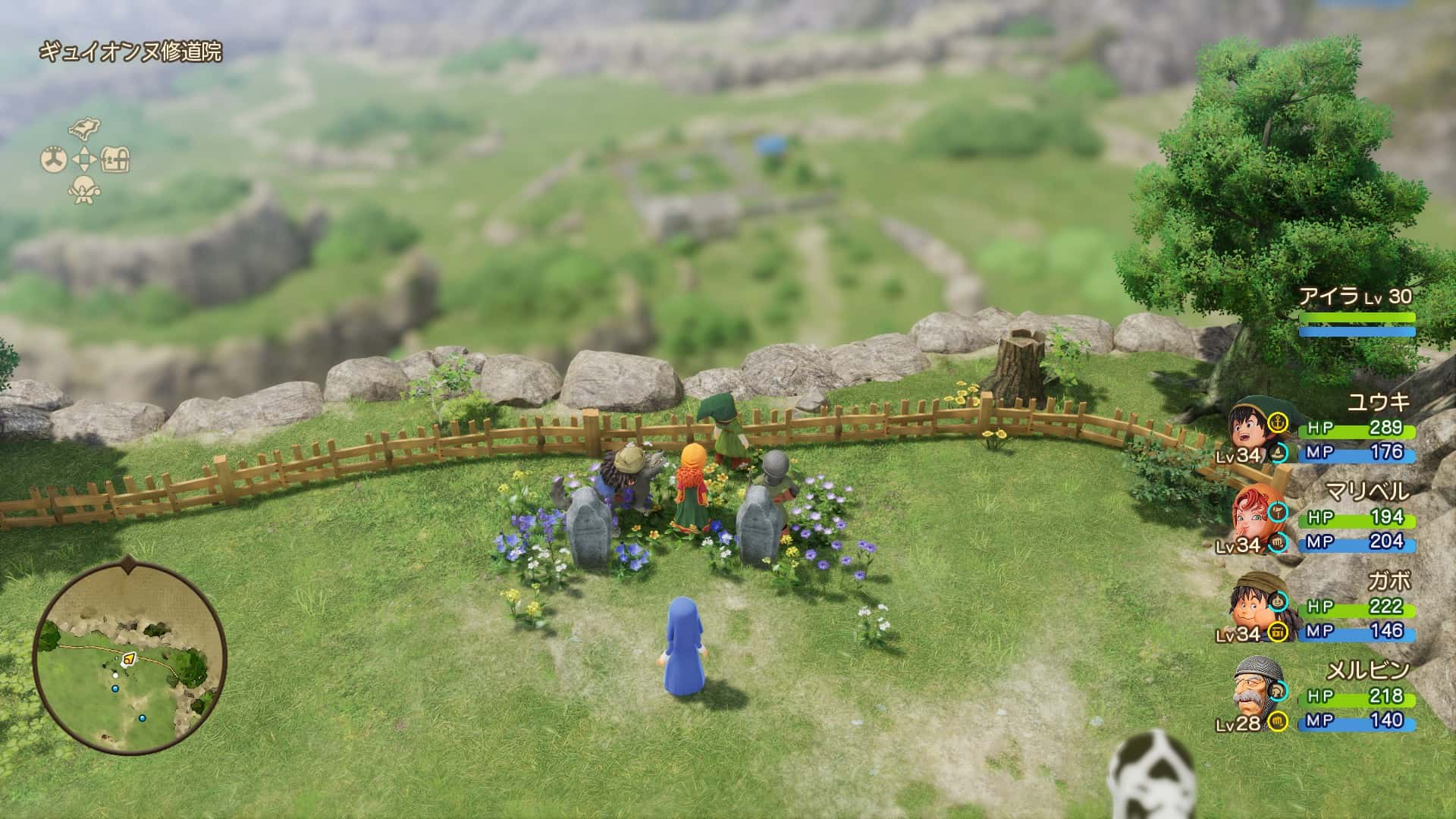Click the anchor vocation icon beside ユウキ
Image resolution: width=1456 pixels, height=819 pixels.
pos(1279,422)
